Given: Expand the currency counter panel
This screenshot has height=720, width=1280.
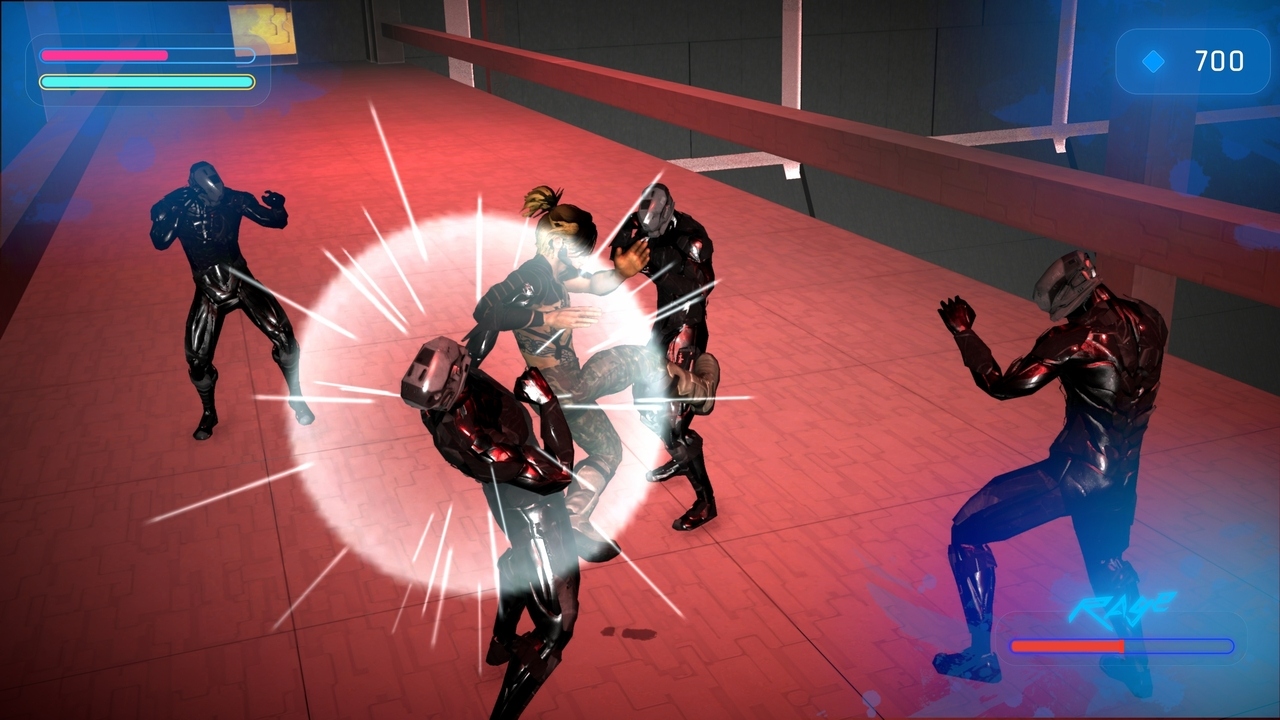Looking at the screenshot, I should point(1193,62).
